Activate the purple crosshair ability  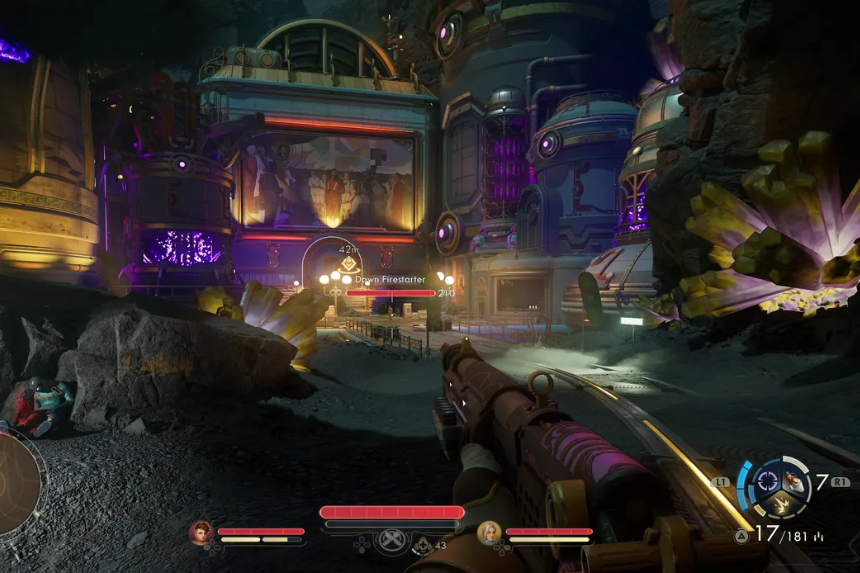click(767, 480)
